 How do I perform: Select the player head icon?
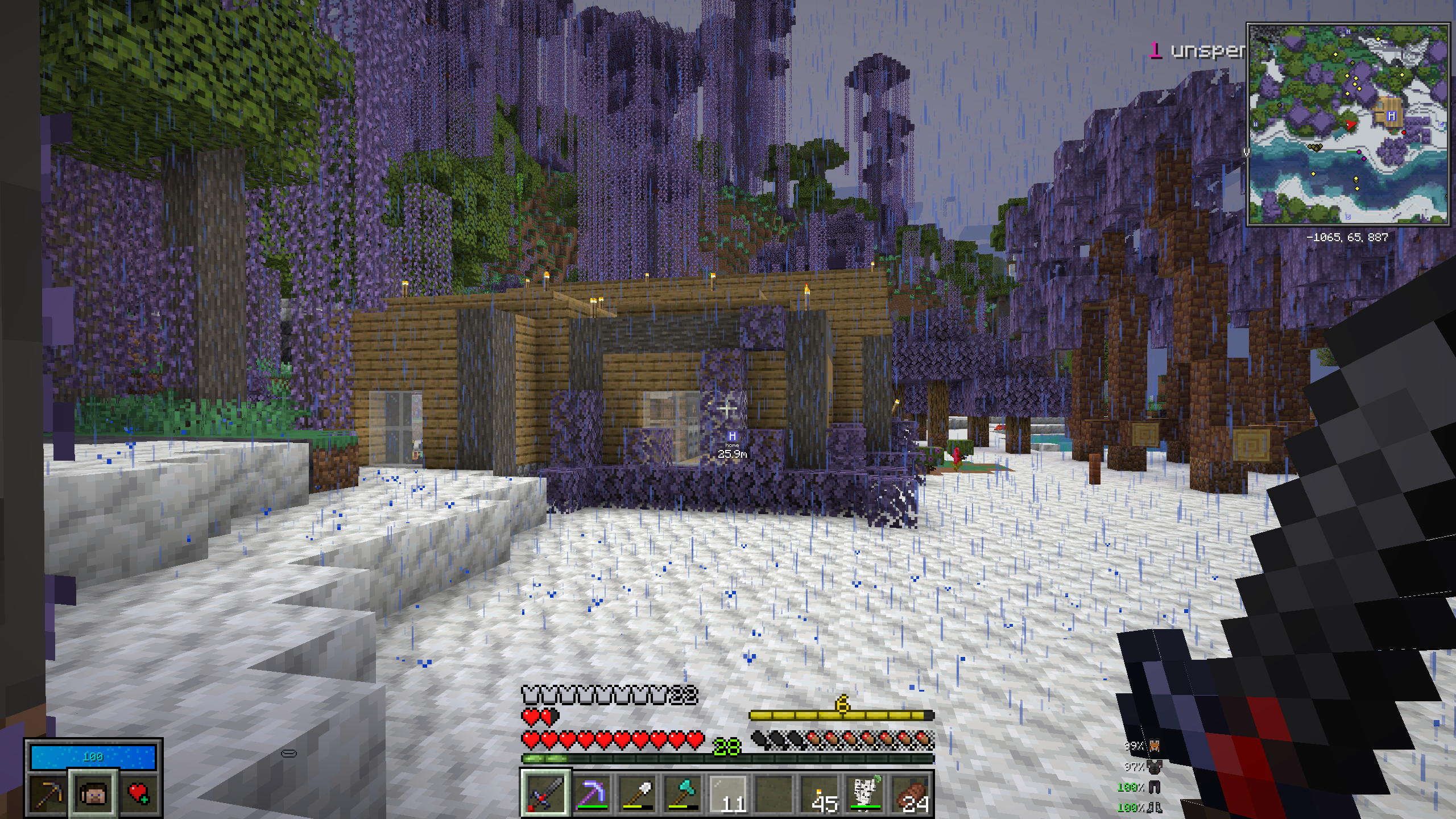(x=93, y=793)
